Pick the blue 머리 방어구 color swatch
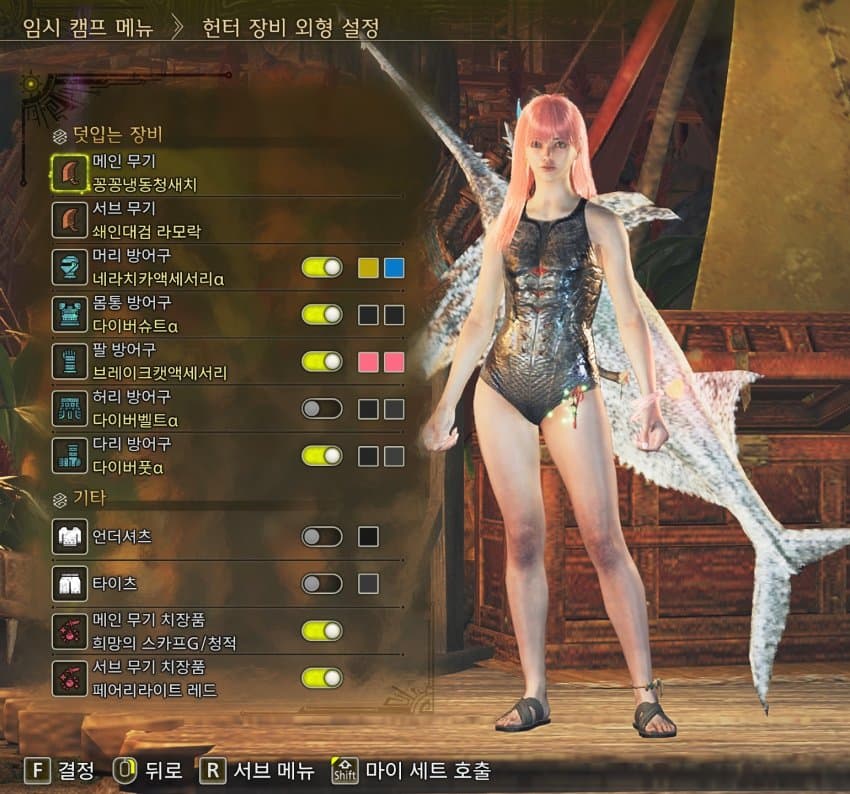 (x=394, y=267)
